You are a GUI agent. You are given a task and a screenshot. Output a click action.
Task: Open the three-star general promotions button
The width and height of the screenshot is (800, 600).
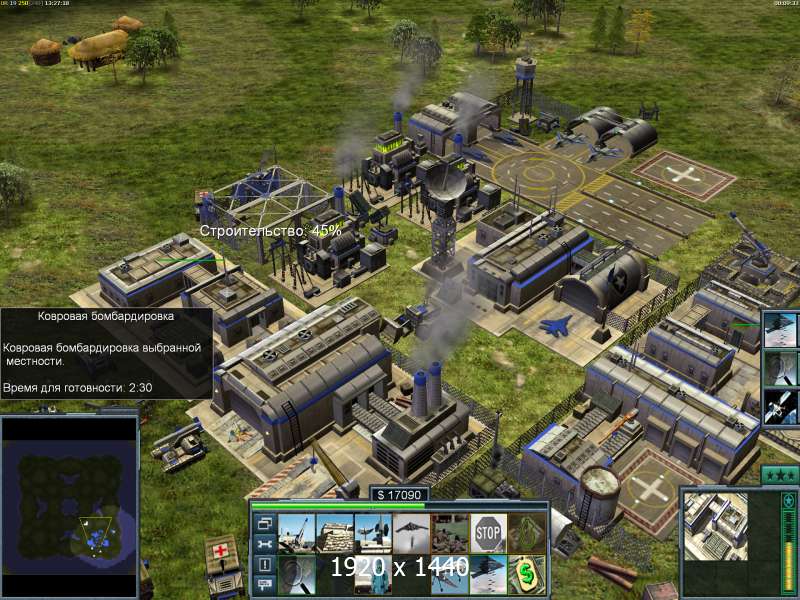click(x=779, y=474)
